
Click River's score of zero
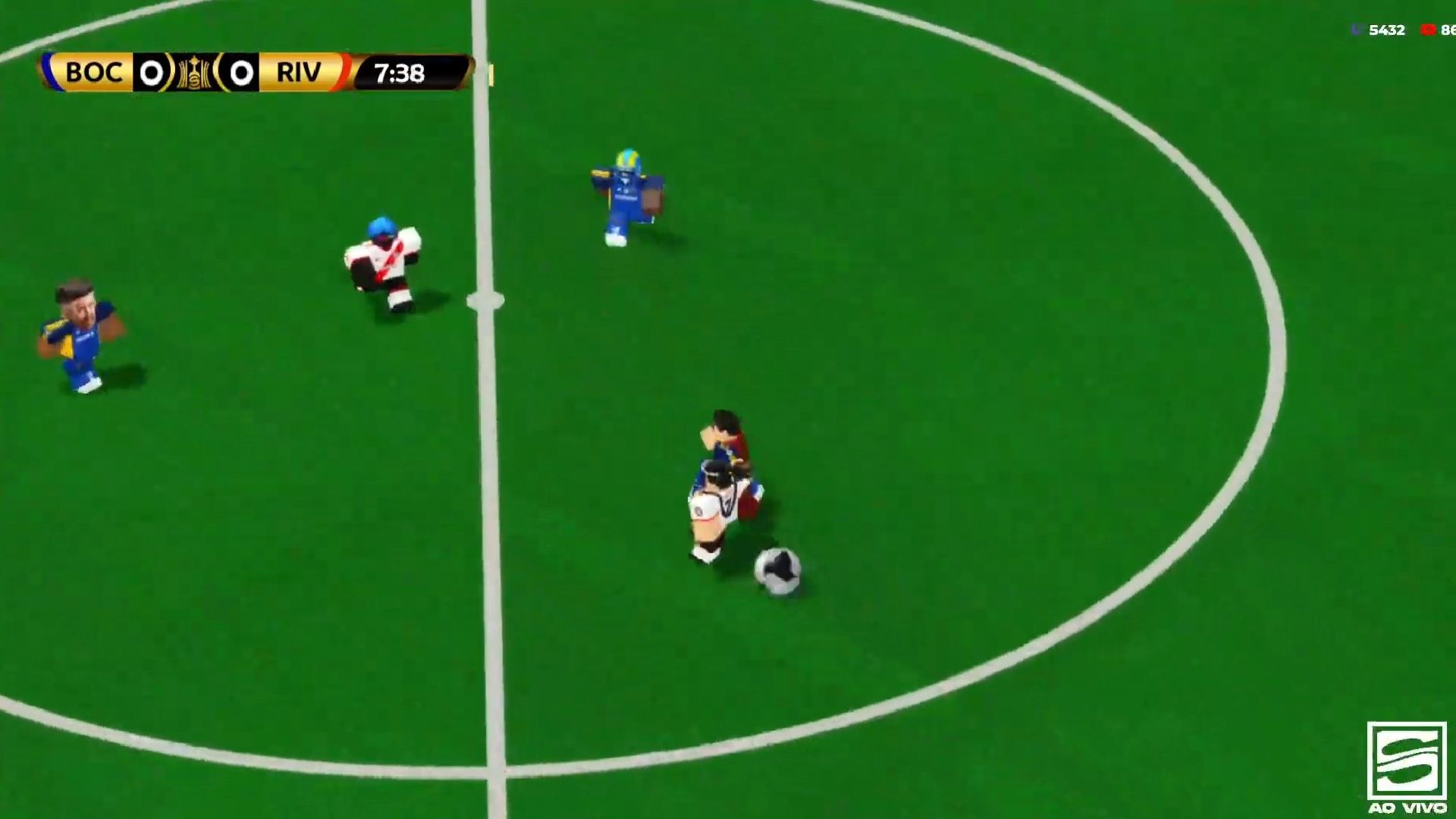click(x=243, y=73)
